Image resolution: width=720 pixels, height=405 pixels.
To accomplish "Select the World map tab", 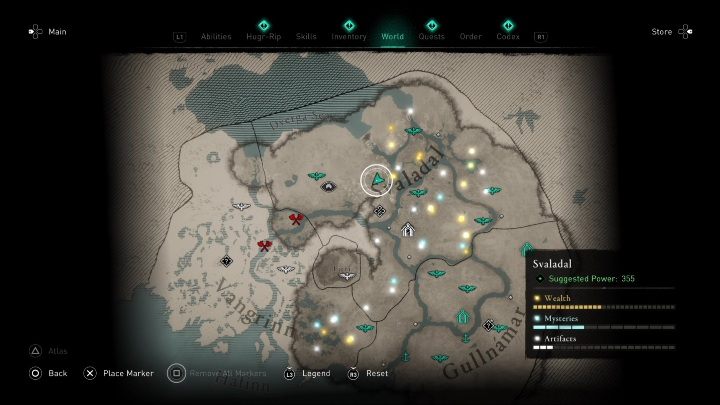I will [x=393, y=36].
